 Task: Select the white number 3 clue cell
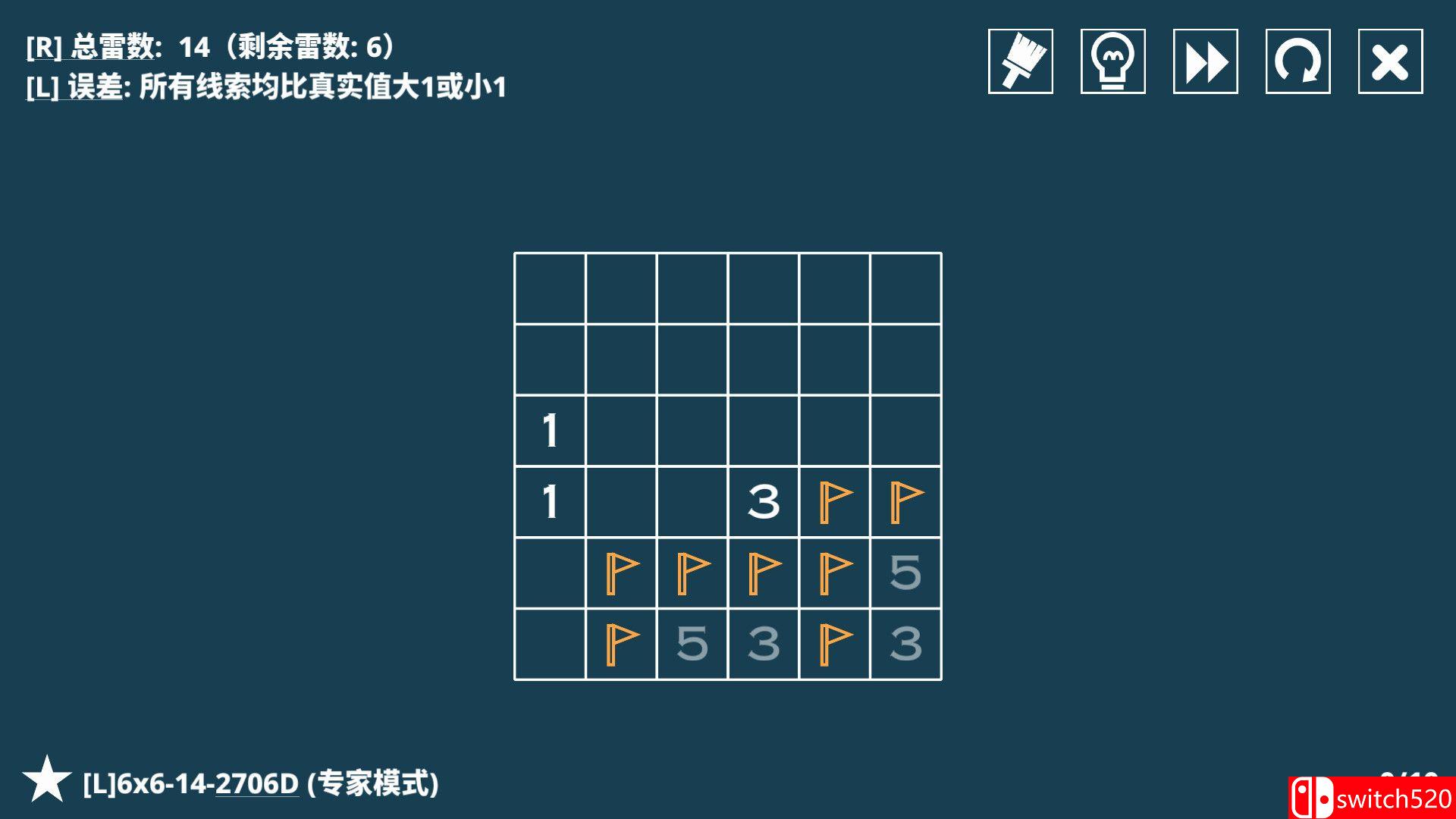765,500
